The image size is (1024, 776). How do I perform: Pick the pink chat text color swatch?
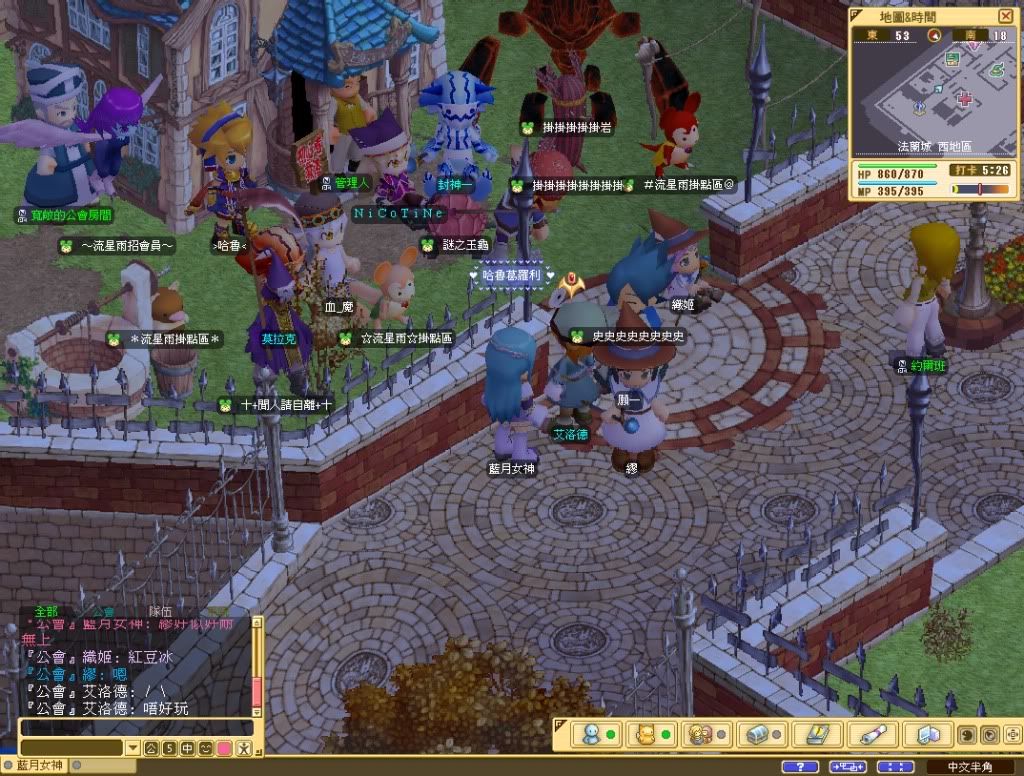(224, 747)
